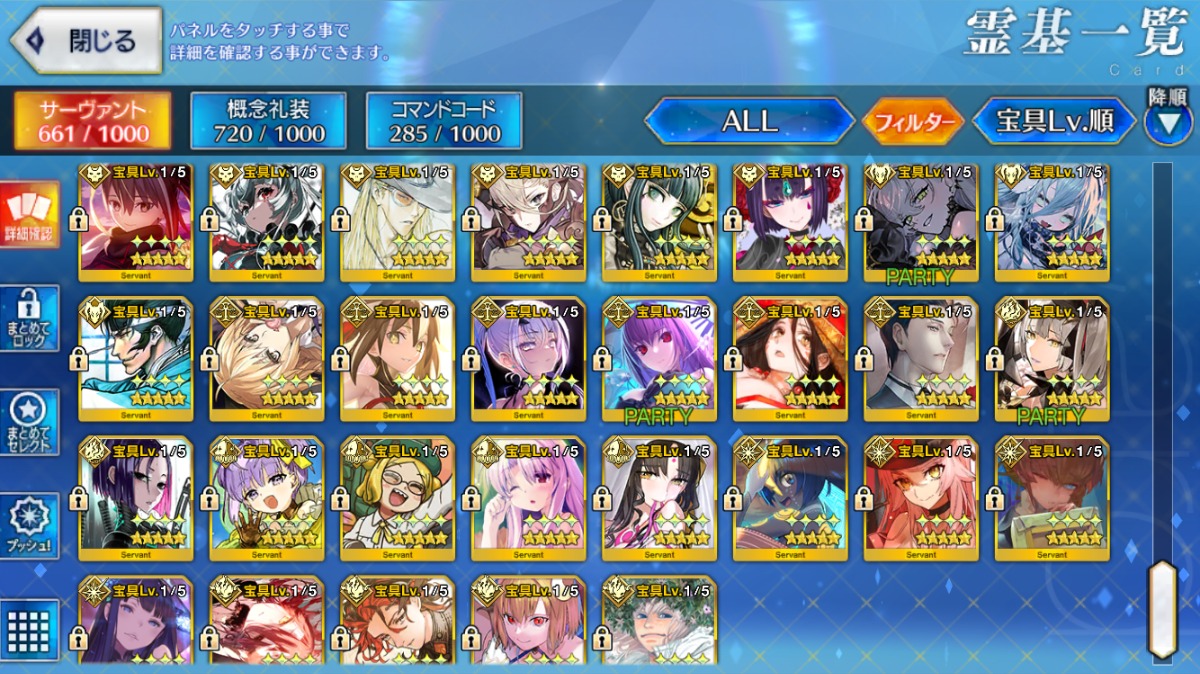1200x674 pixels.
Task: Select the ALL class filter
Action: click(750, 122)
